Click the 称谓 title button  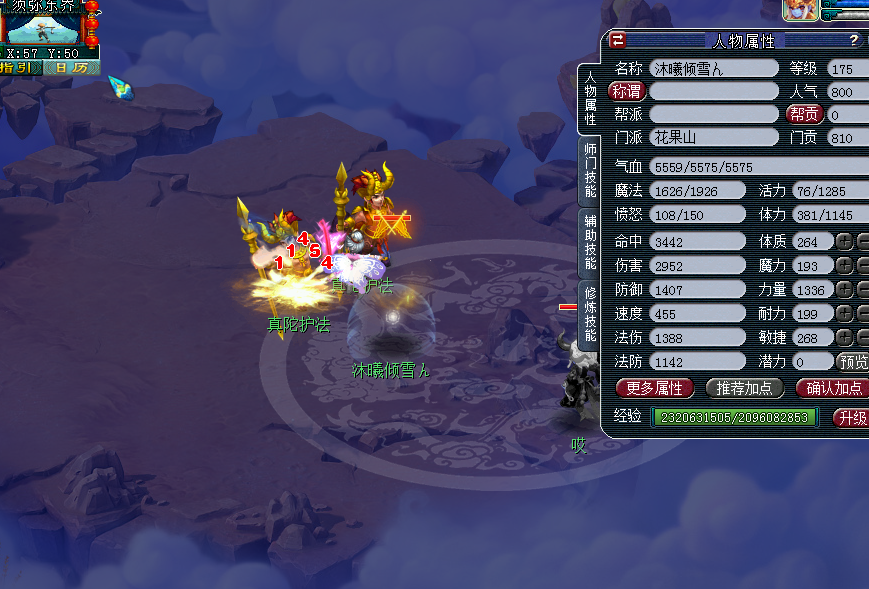click(x=628, y=91)
